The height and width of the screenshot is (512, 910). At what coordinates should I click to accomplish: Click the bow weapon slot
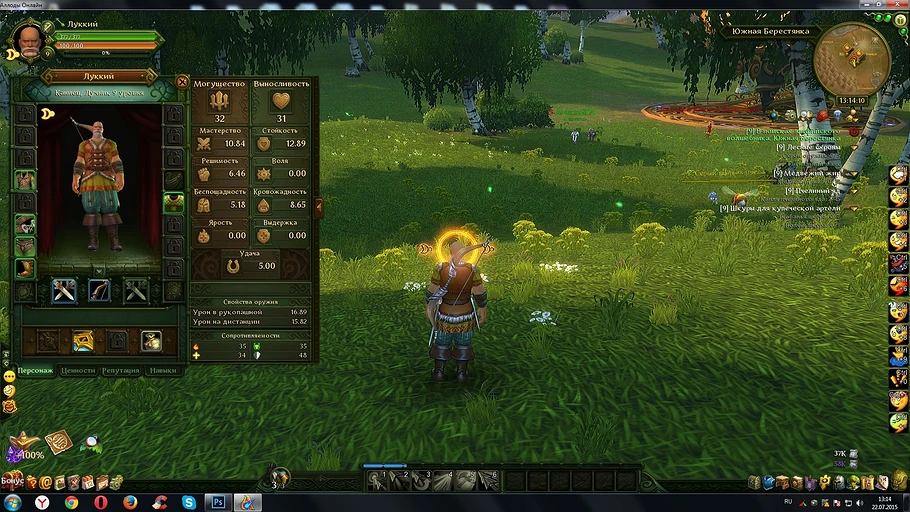click(x=99, y=291)
